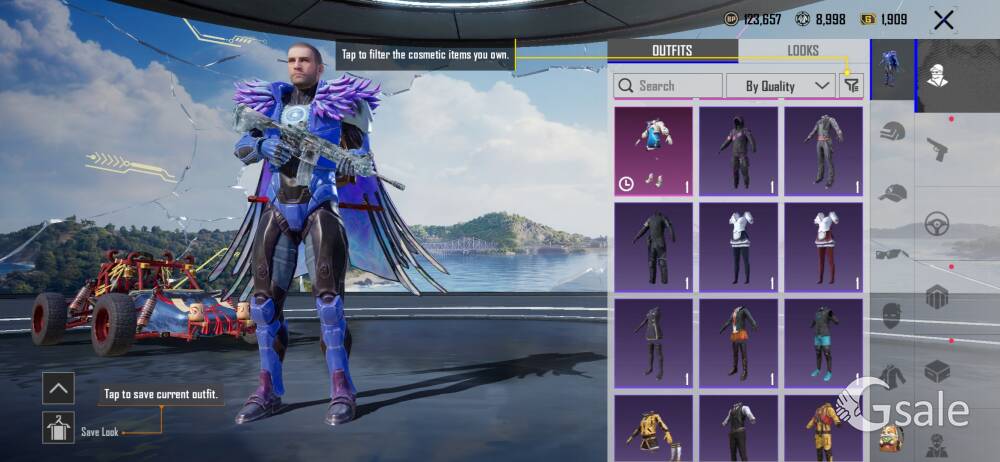This screenshot has width=1000, height=462.
Task: Open the baseball cap headwear category
Action: pyautogui.click(x=893, y=193)
